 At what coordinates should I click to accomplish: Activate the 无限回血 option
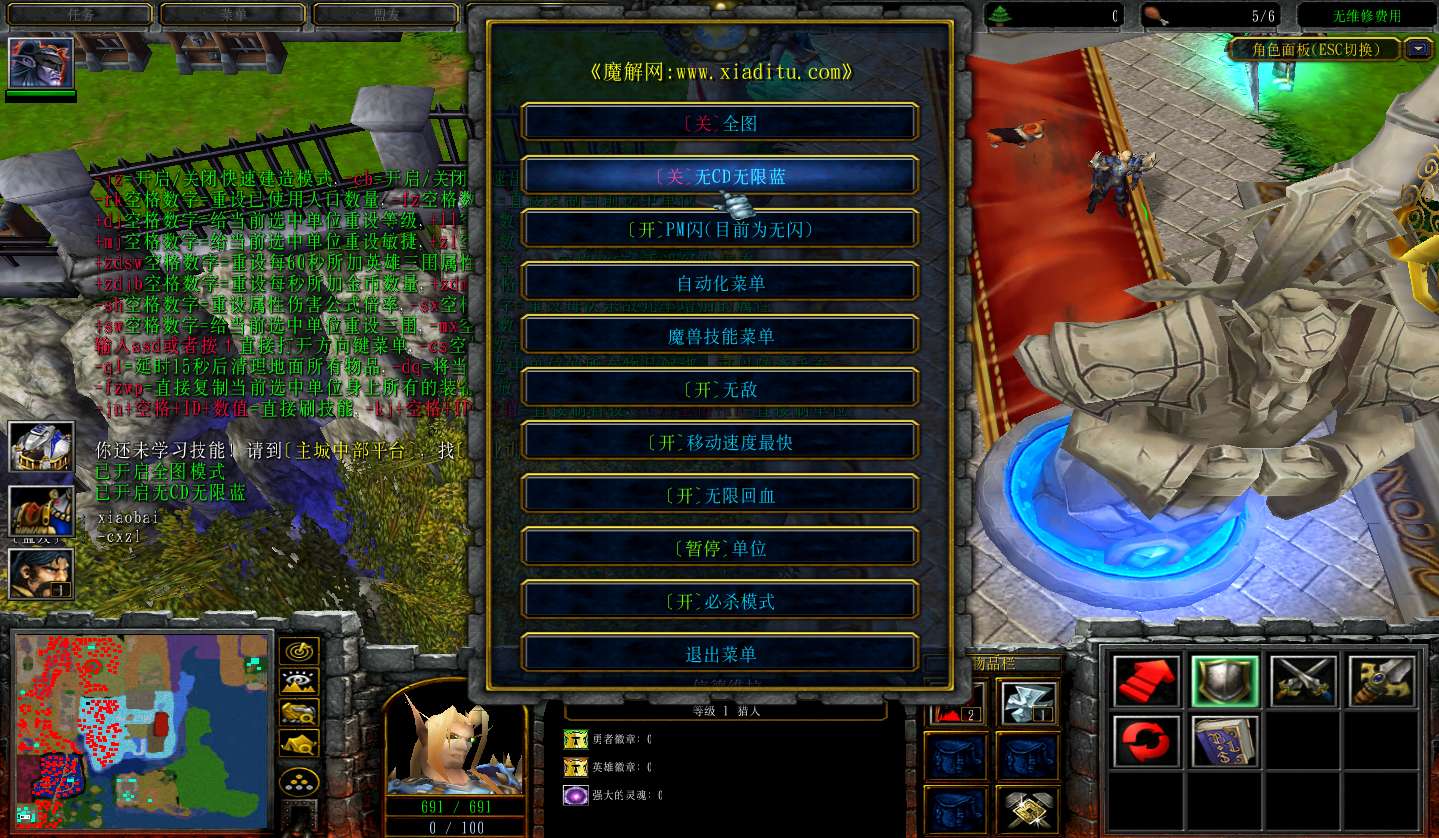coord(719,495)
